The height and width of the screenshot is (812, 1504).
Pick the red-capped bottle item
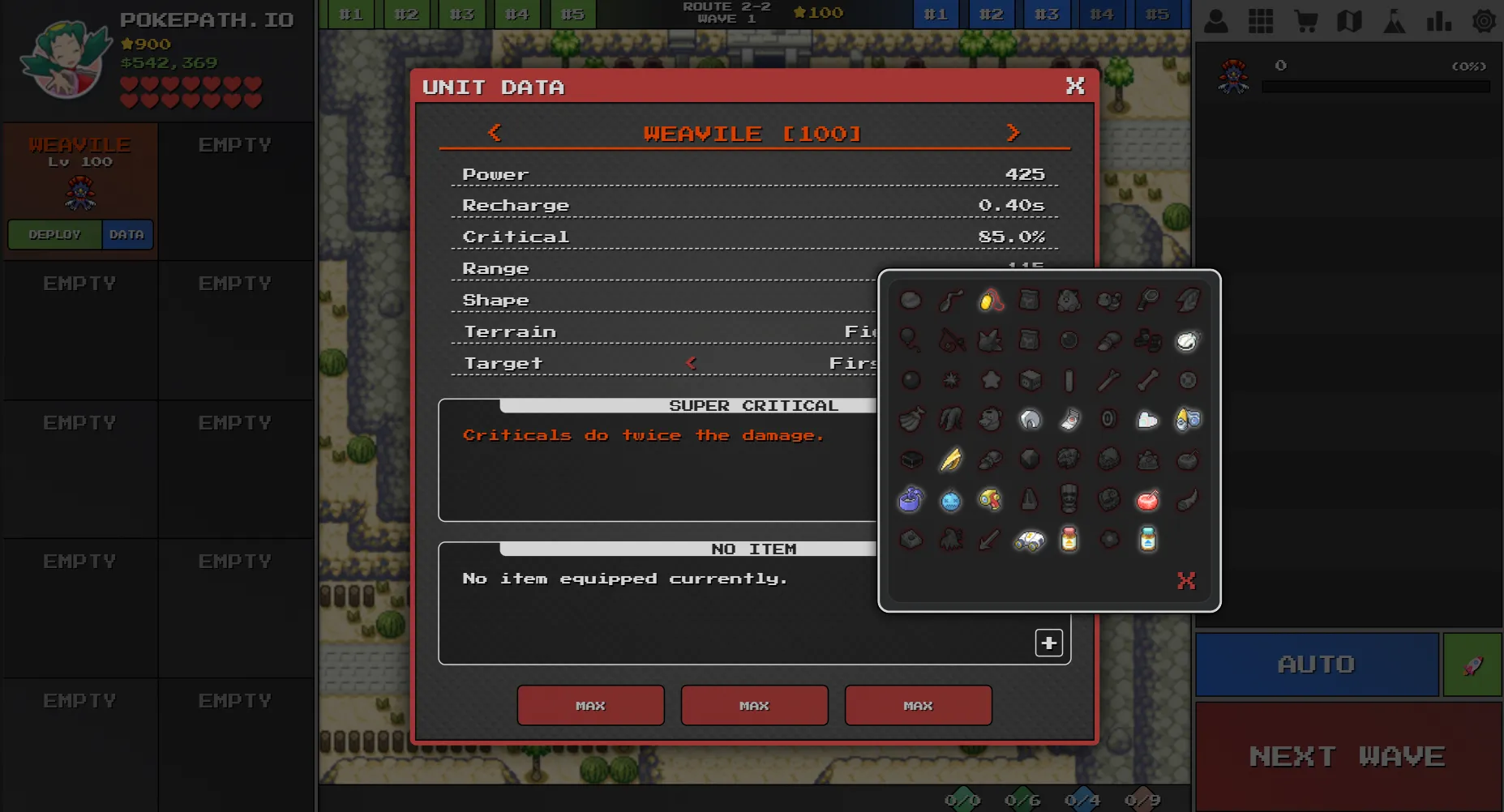coord(1069,540)
